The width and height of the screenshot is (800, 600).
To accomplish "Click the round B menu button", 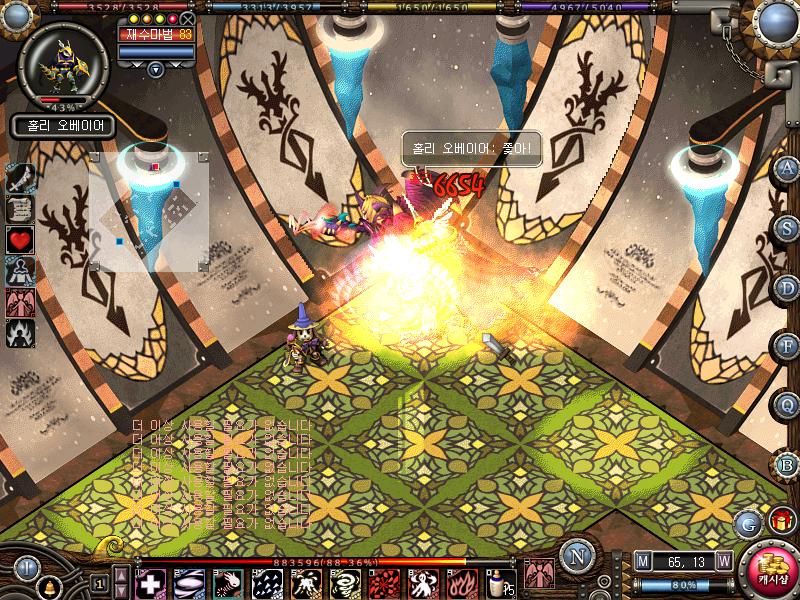I will 788,464.
